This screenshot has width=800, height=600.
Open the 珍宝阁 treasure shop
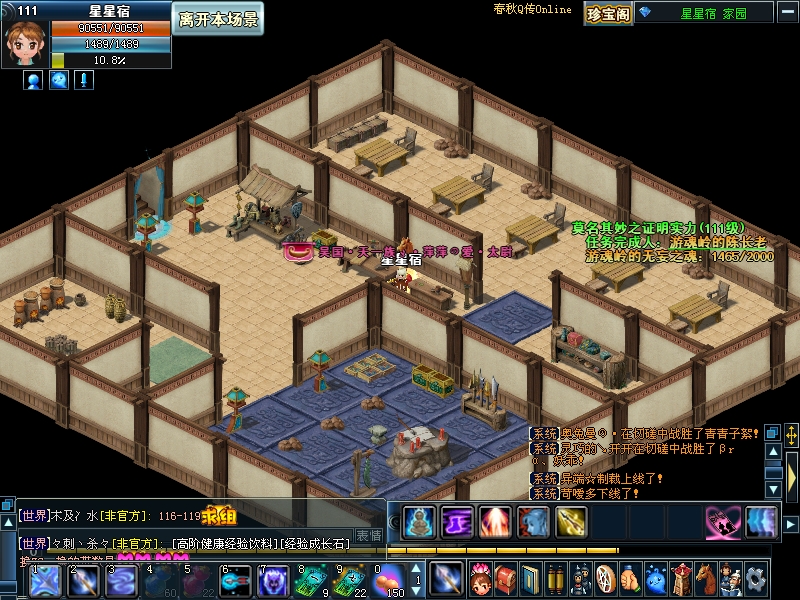pyautogui.click(x=607, y=13)
